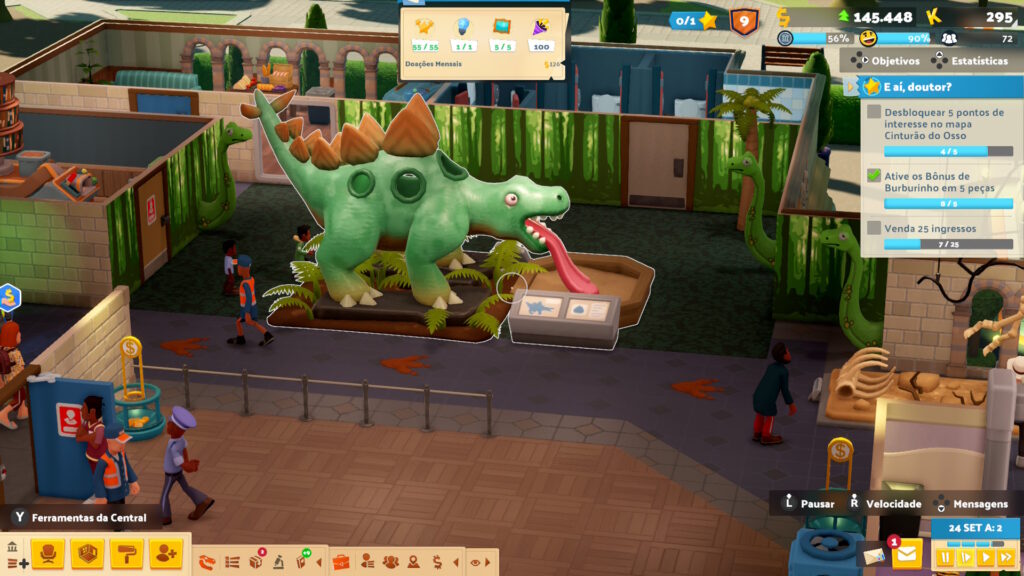Set game speed to fastest double arrow

click(1005, 557)
